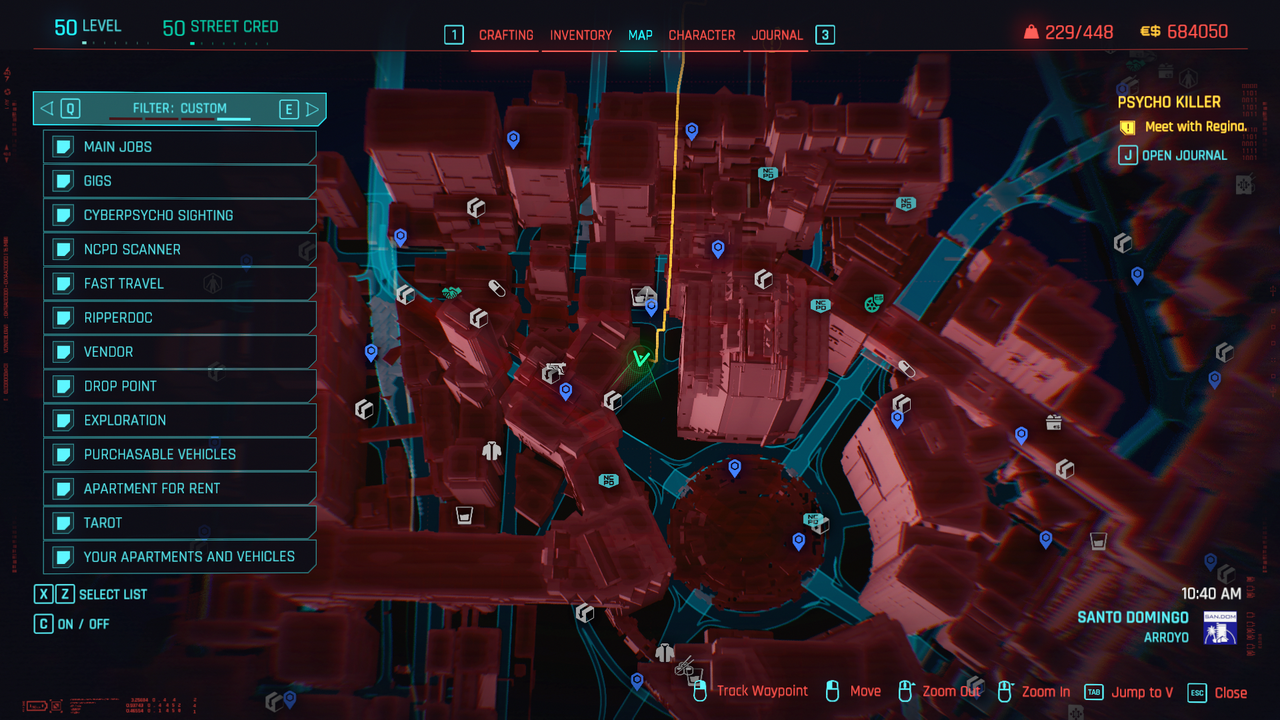Toggle the Exploration filter
Viewport: 1280px width, 720px height.
coord(180,420)
